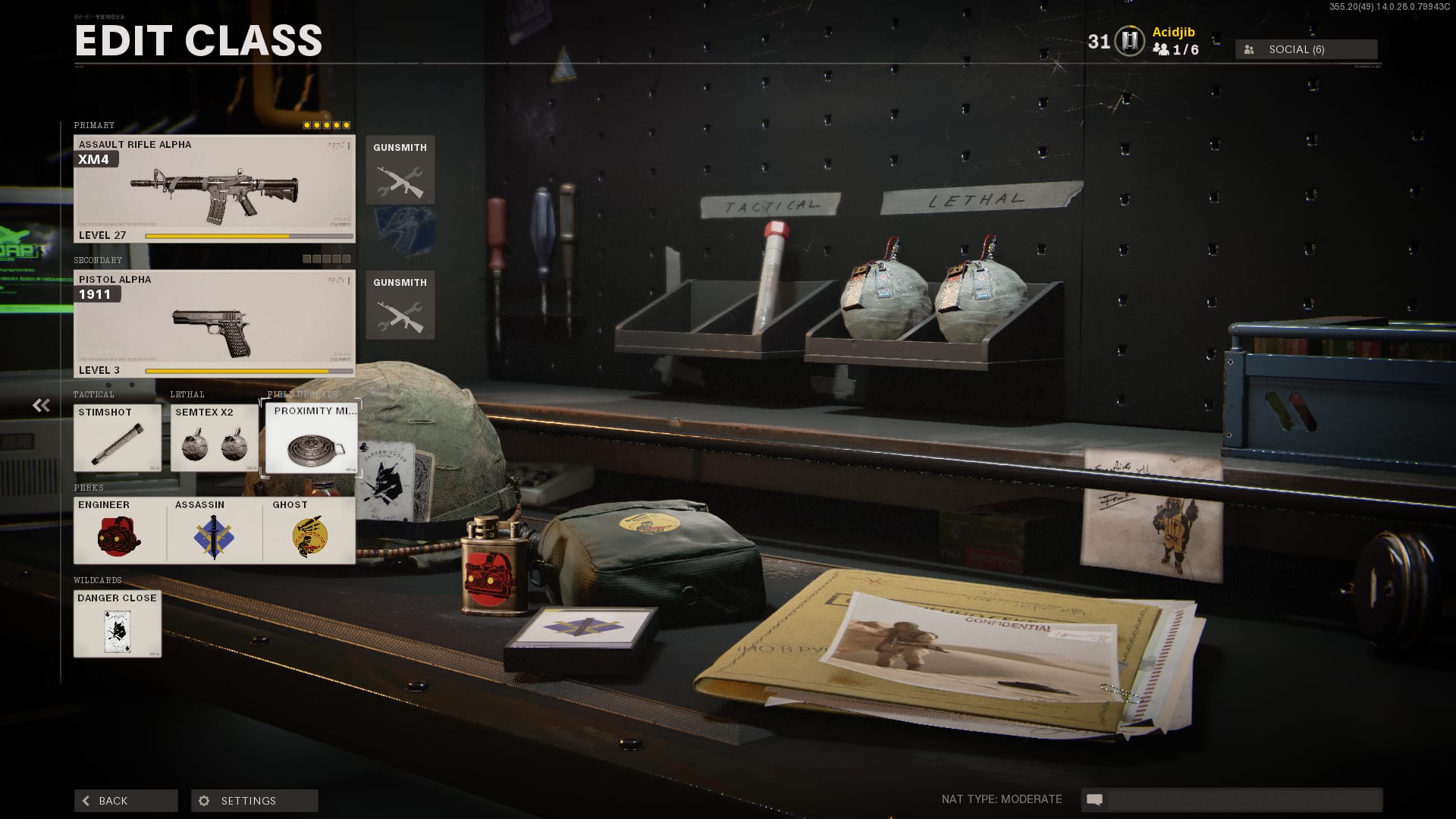1456x819 pixels.
Task: Collapse the panel with the double-arrow
Action: (41, 406)
